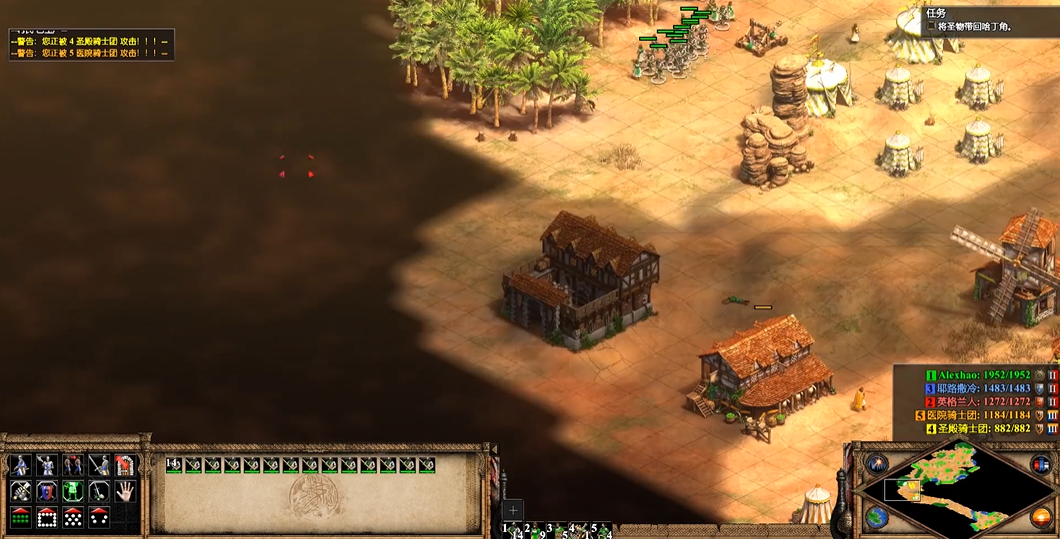Toggle the objective checkbox under 任务

(930, 27)
